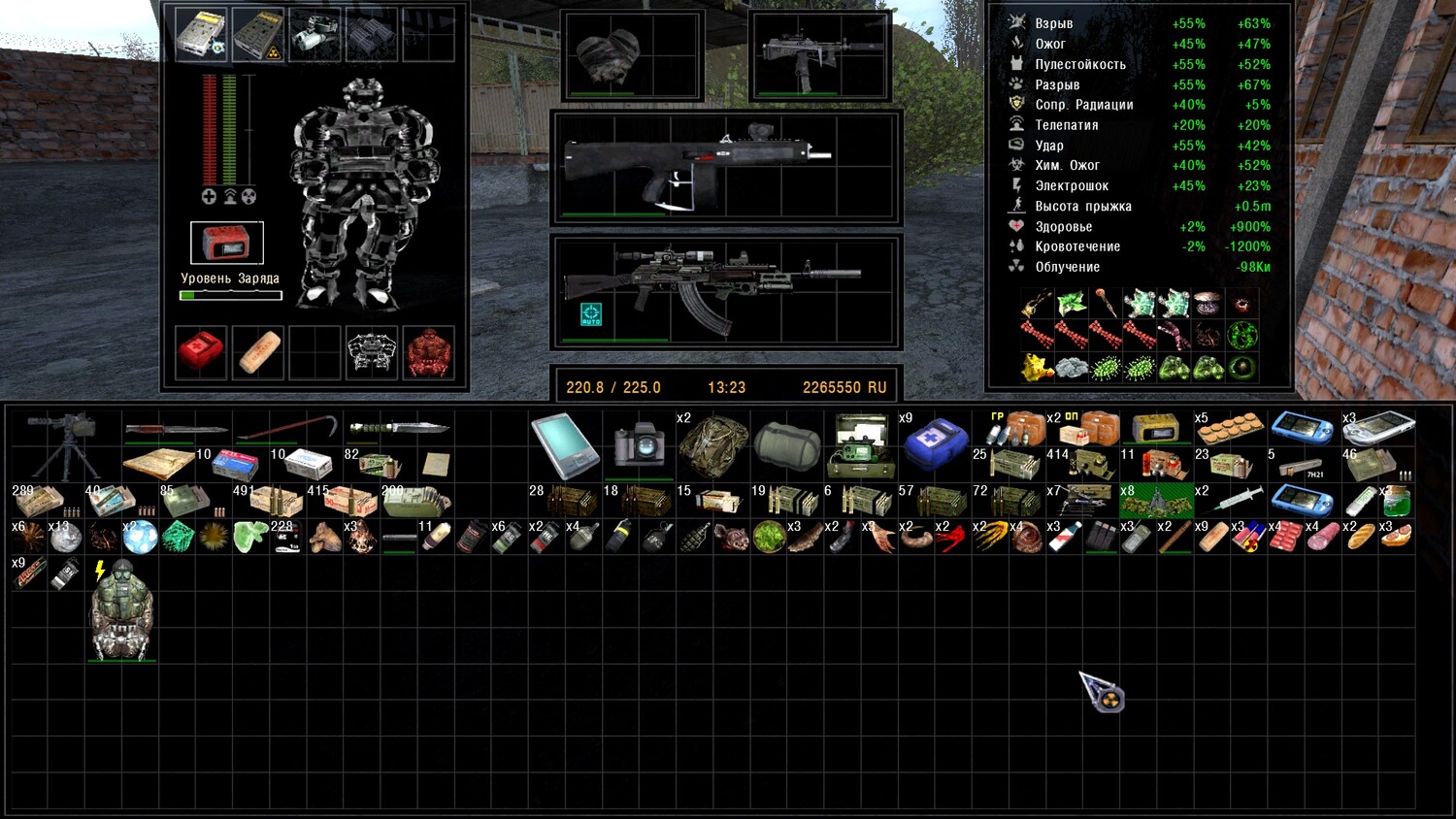Viewport: 1456px width, 819px height.
Task: Pick the crowbar in the backpack
Action: tap(286, 428)
